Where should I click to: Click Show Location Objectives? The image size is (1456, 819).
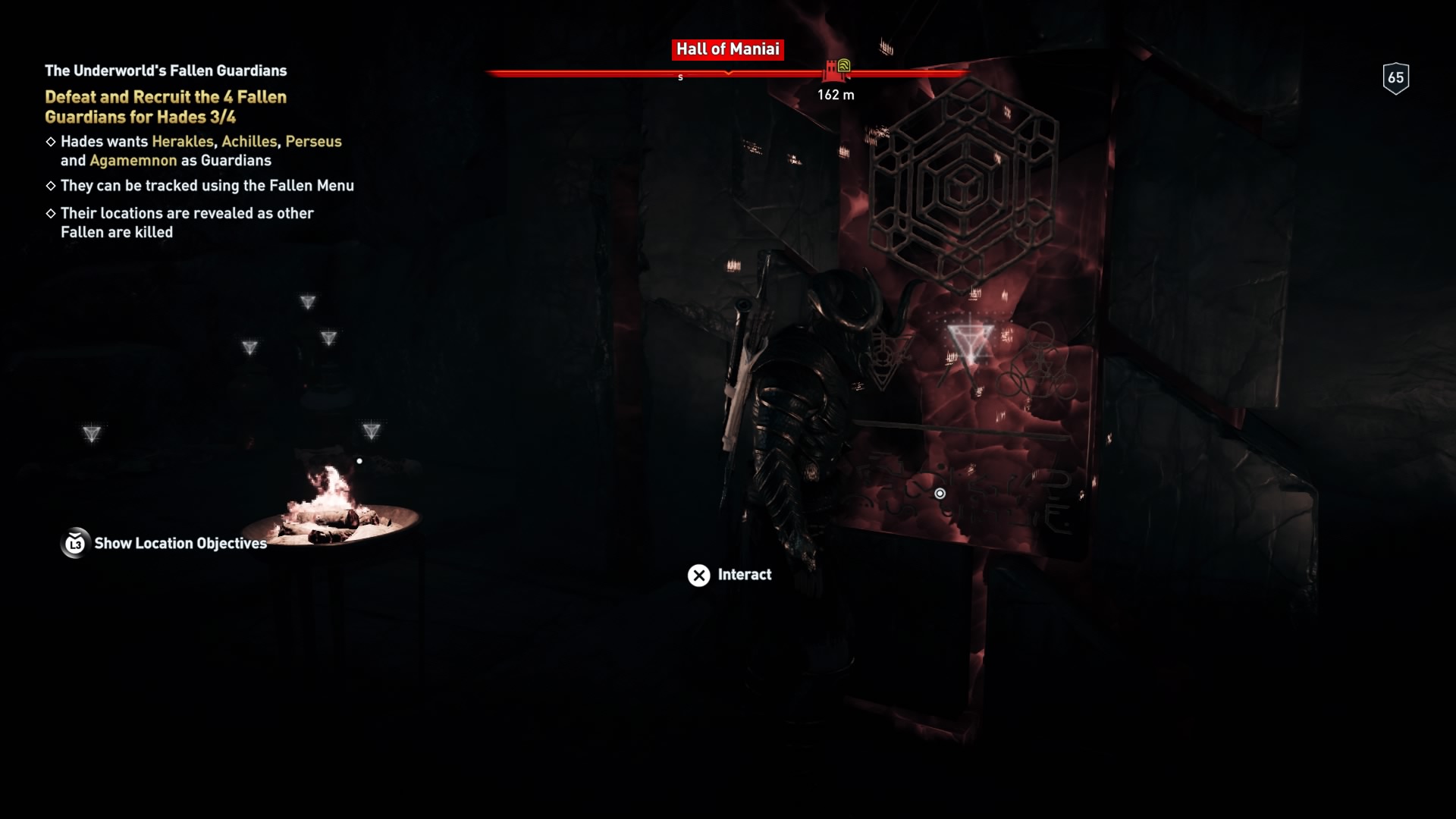point(179,543)
